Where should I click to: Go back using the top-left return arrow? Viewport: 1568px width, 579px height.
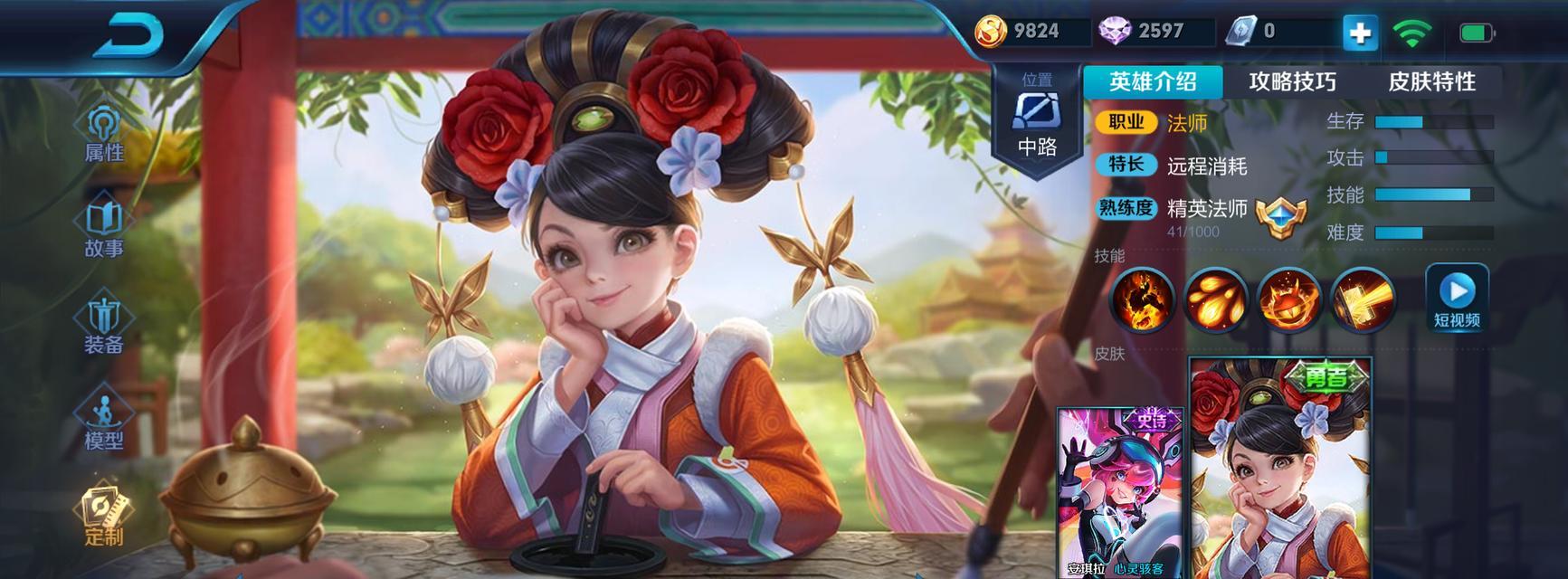[129, 36]
